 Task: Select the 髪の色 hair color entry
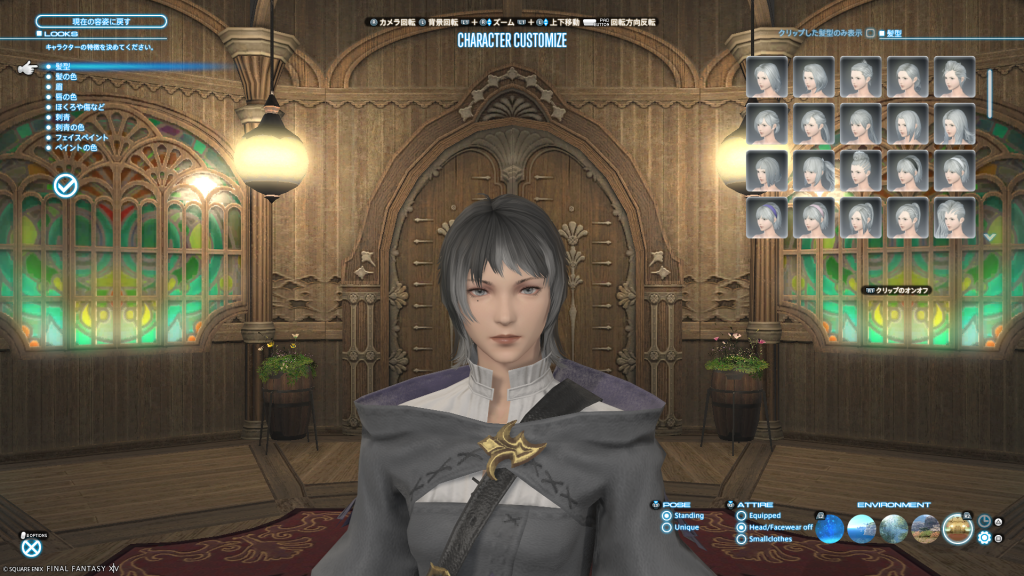[x=66, y=76]
